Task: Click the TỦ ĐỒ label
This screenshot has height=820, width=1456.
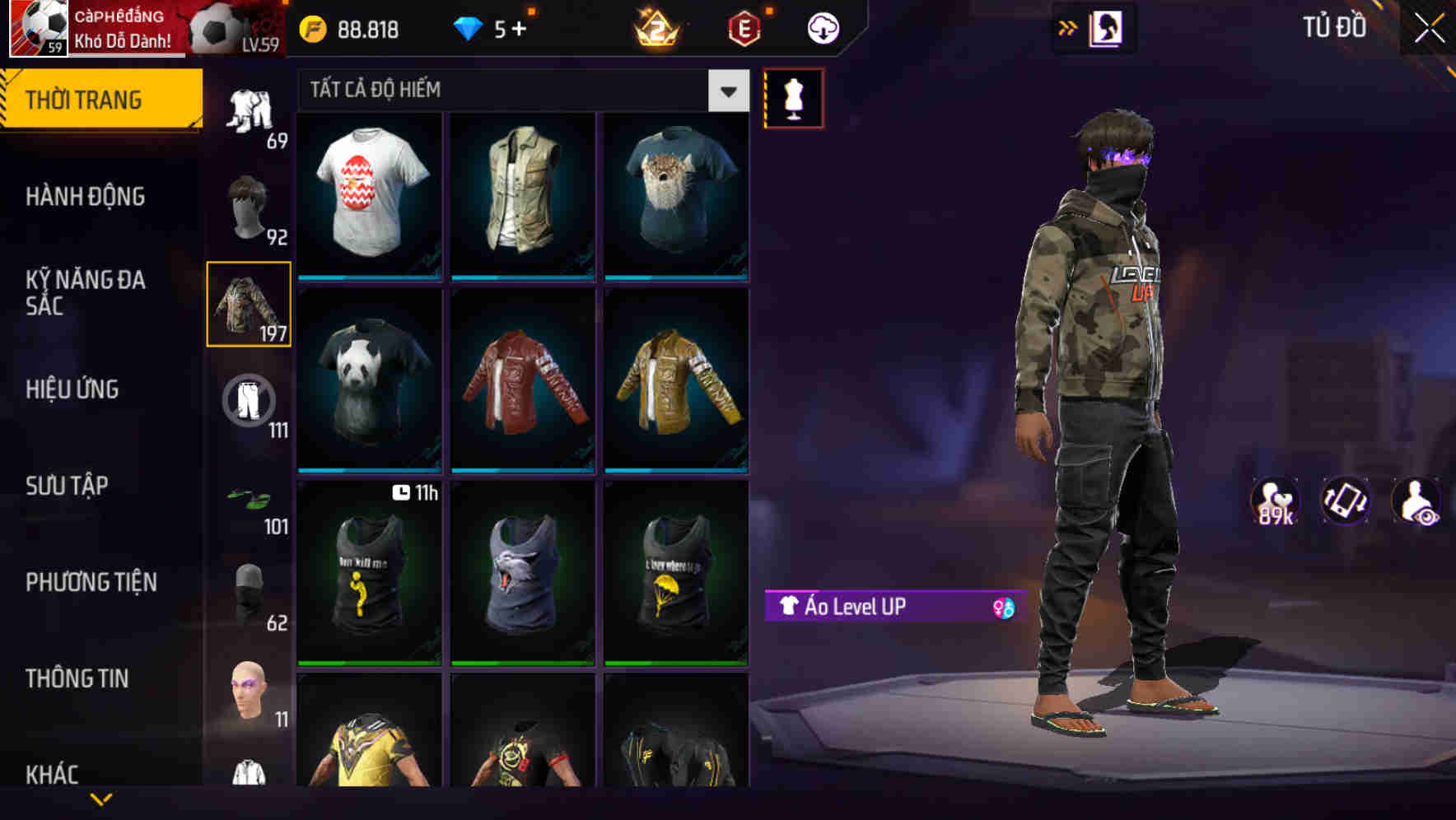Action: (1334, 26)
